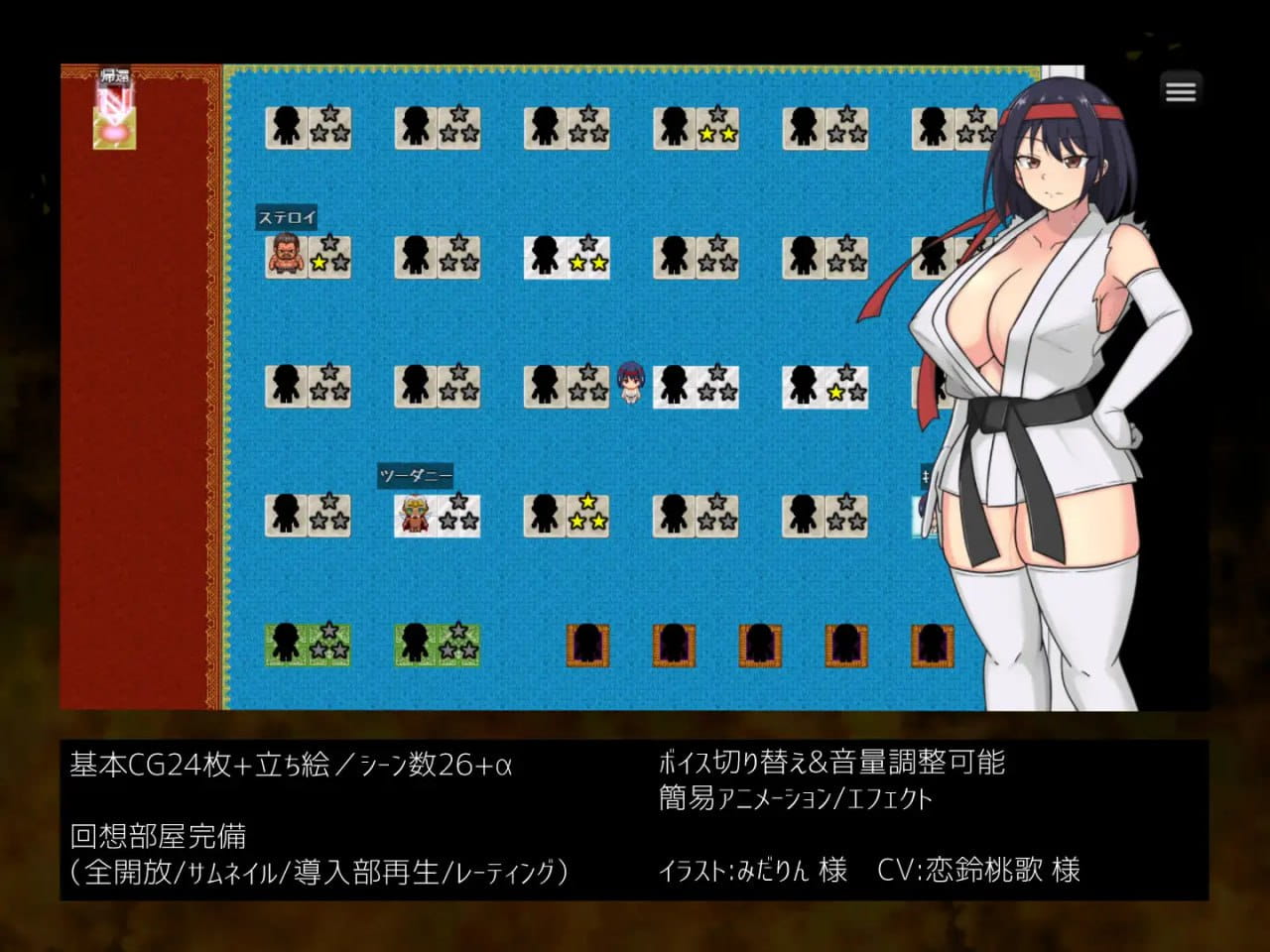Click the small player character on the map

pyautogui.click(x=629, y=385)
